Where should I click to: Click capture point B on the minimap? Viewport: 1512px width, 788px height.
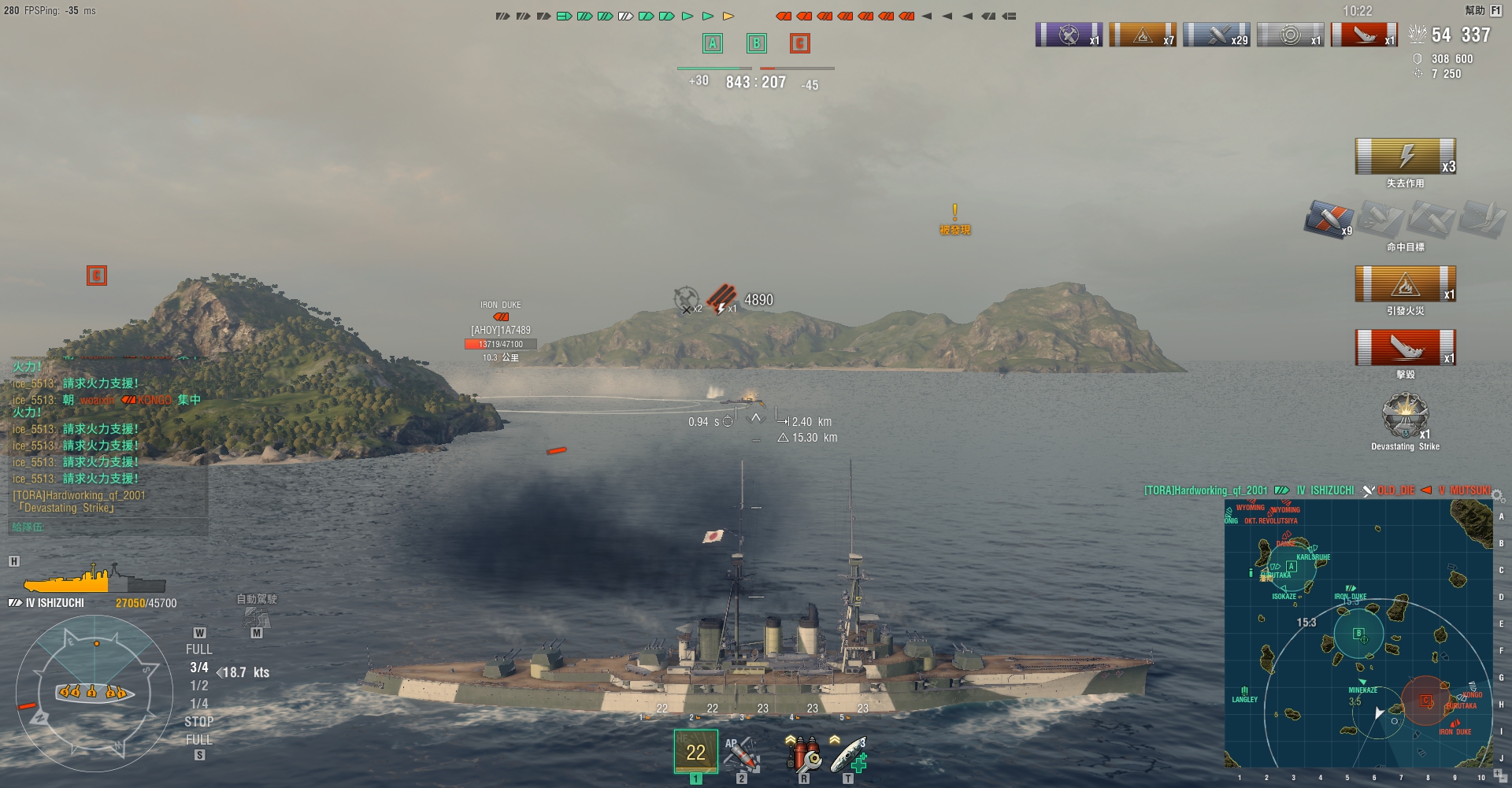pos(1358,634)
